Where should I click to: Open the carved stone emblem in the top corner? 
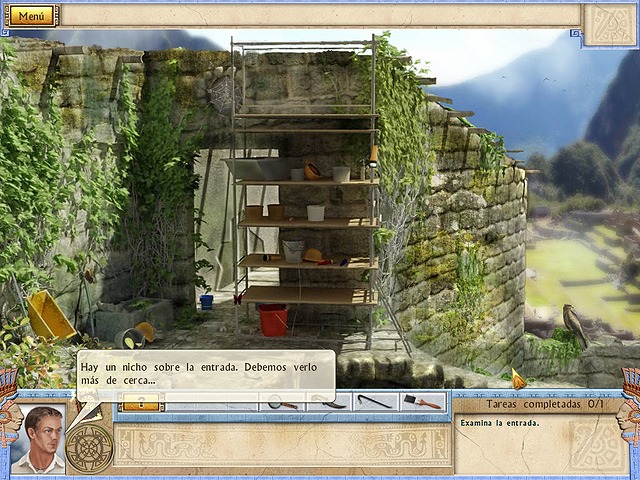click(609, 24)
